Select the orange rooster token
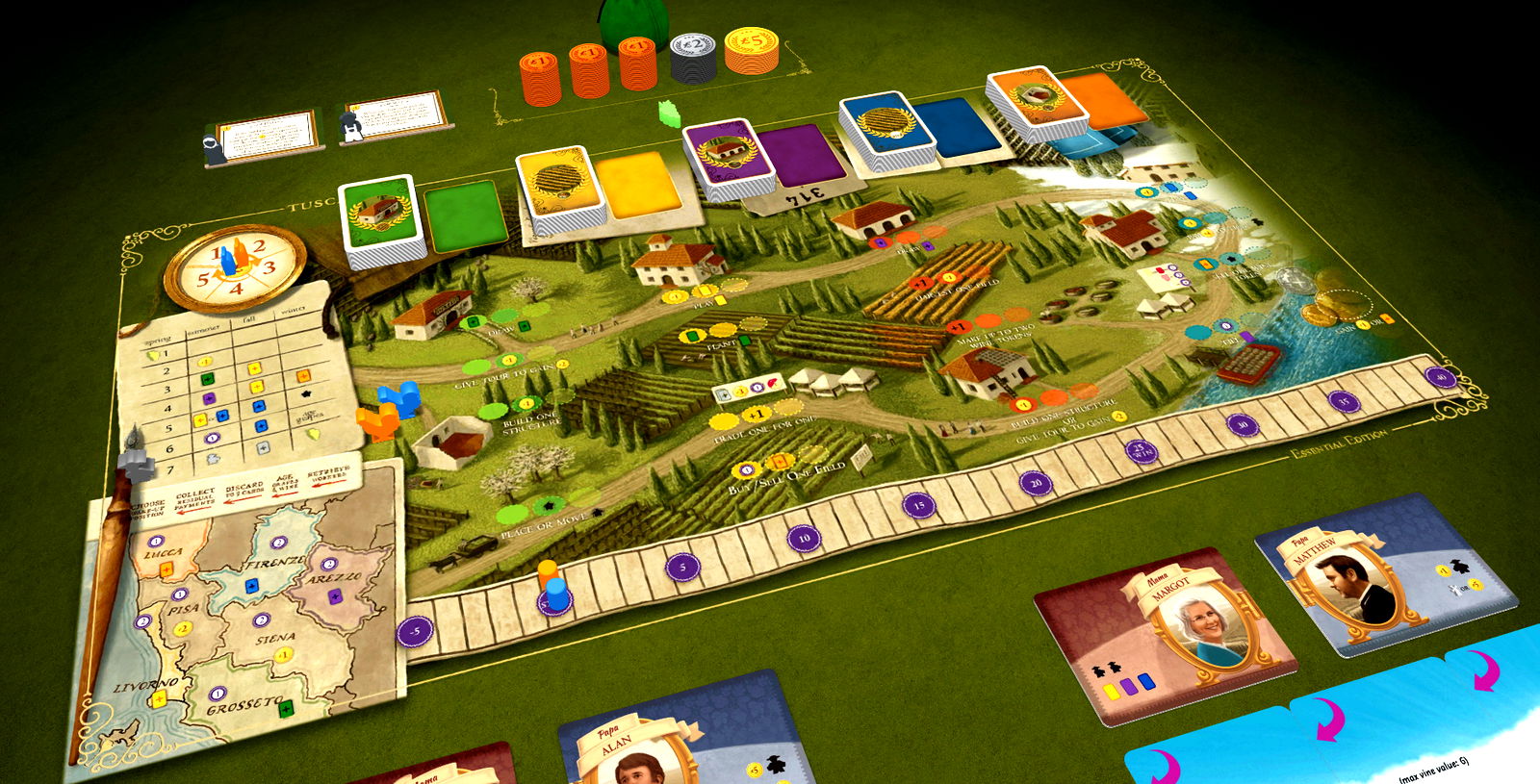Image resolution: width=1540 pixels, height=784 pixels. pyautogui.click(x=375, y=420)
